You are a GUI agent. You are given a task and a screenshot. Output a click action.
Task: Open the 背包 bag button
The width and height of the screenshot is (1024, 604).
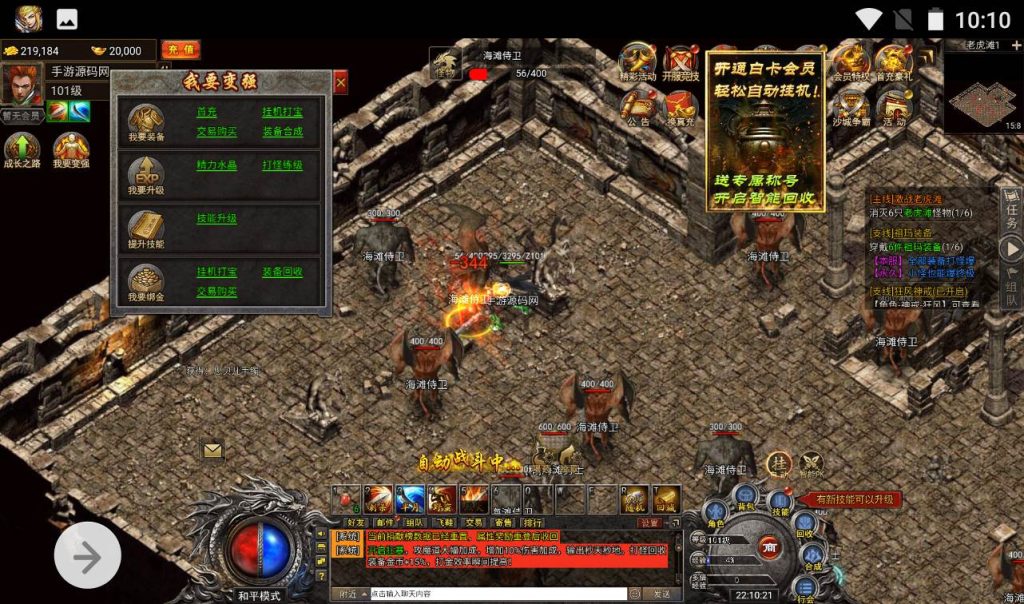745,494
